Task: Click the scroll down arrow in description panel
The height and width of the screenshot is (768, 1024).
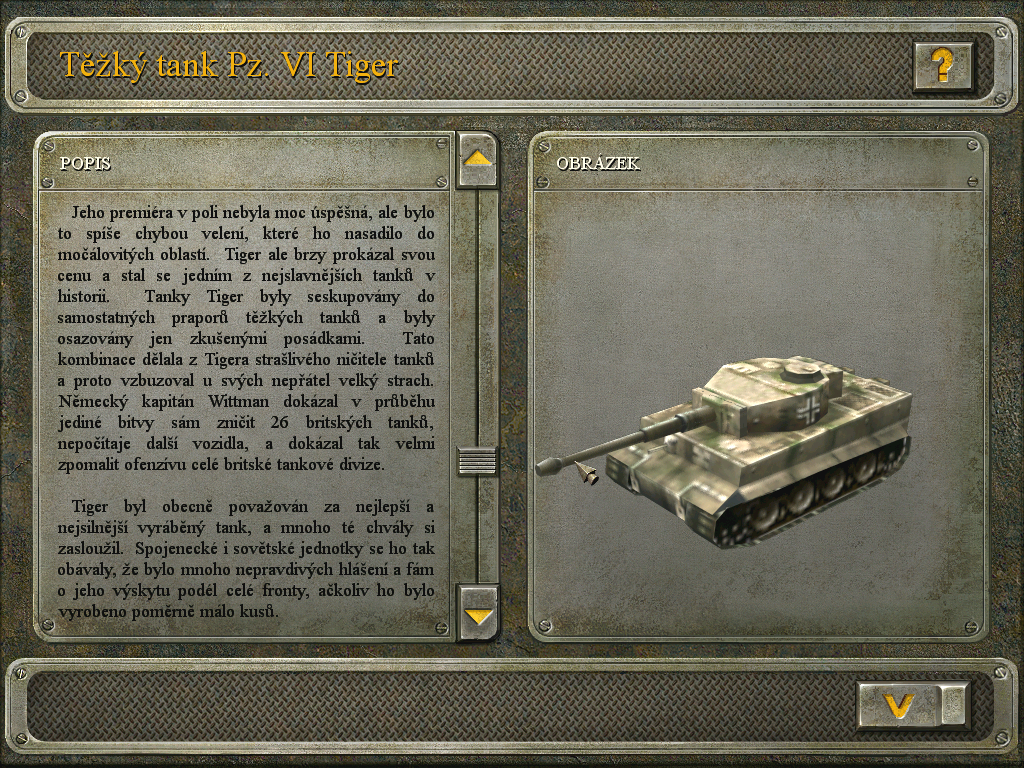Action: click(478, 613)
